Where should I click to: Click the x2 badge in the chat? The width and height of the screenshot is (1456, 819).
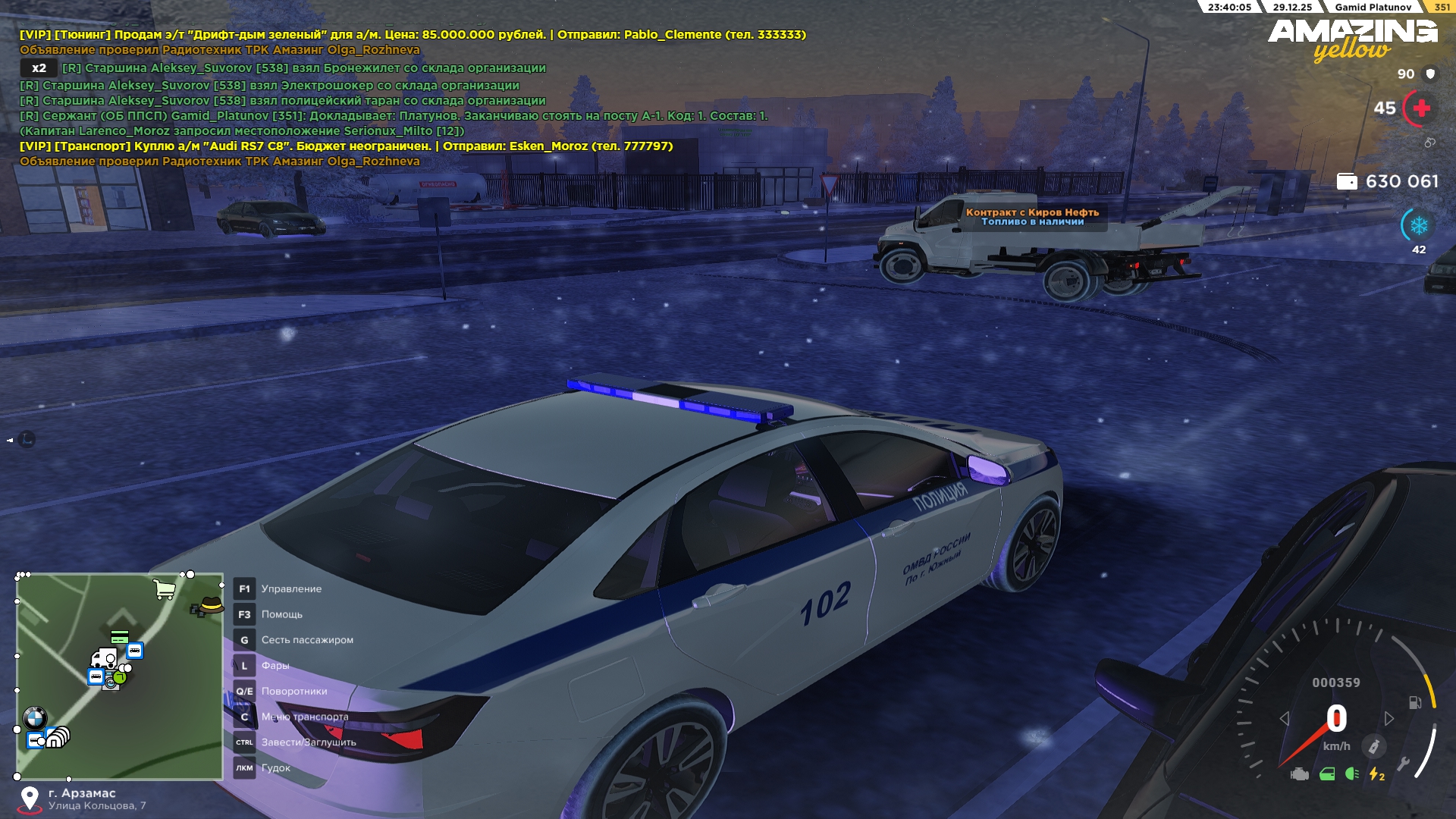(39, 68)
